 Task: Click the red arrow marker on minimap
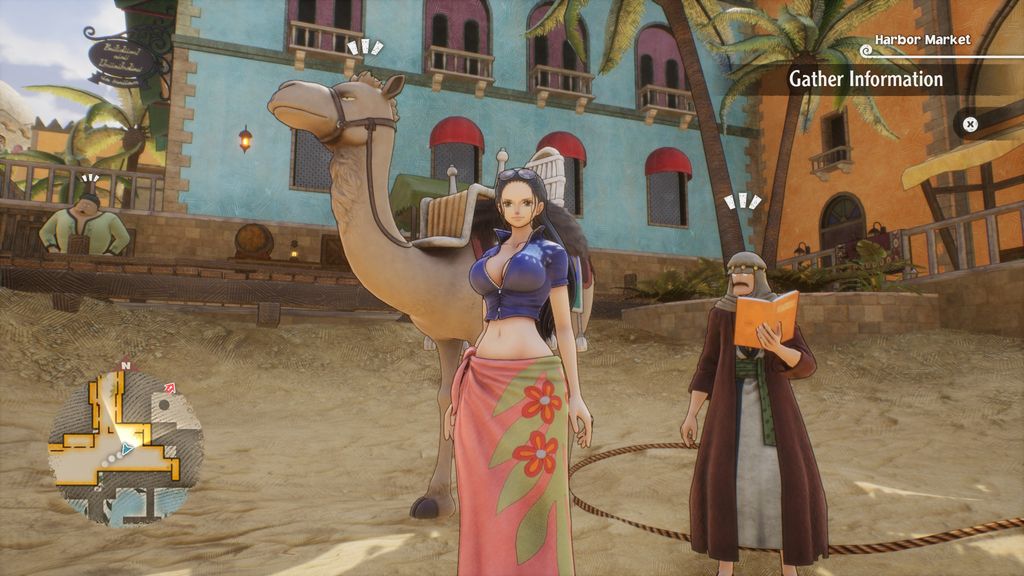[169, 388]
